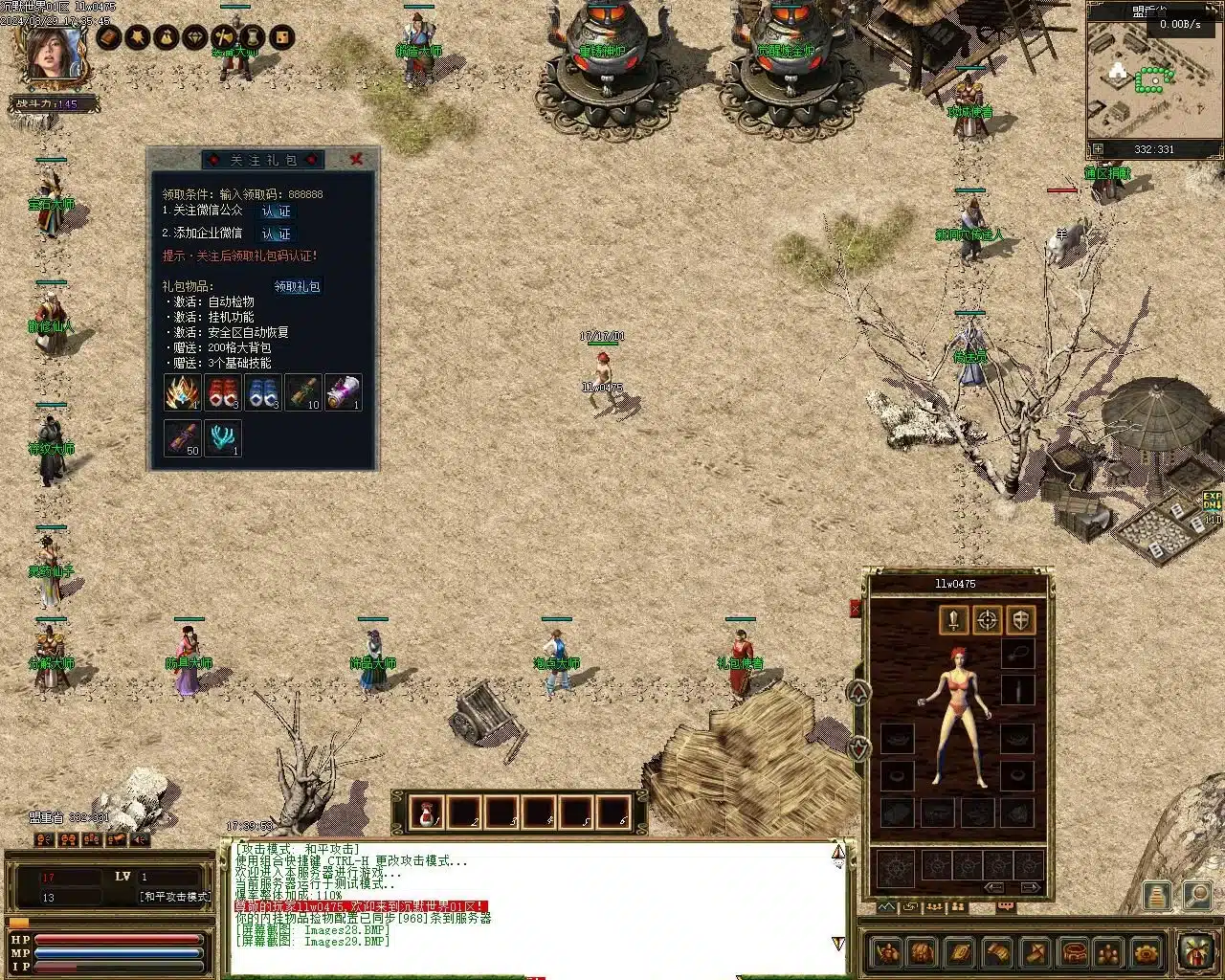Open the dice icon in the top bar
The width and height of the screenshot is (1225, 980).
281,37
